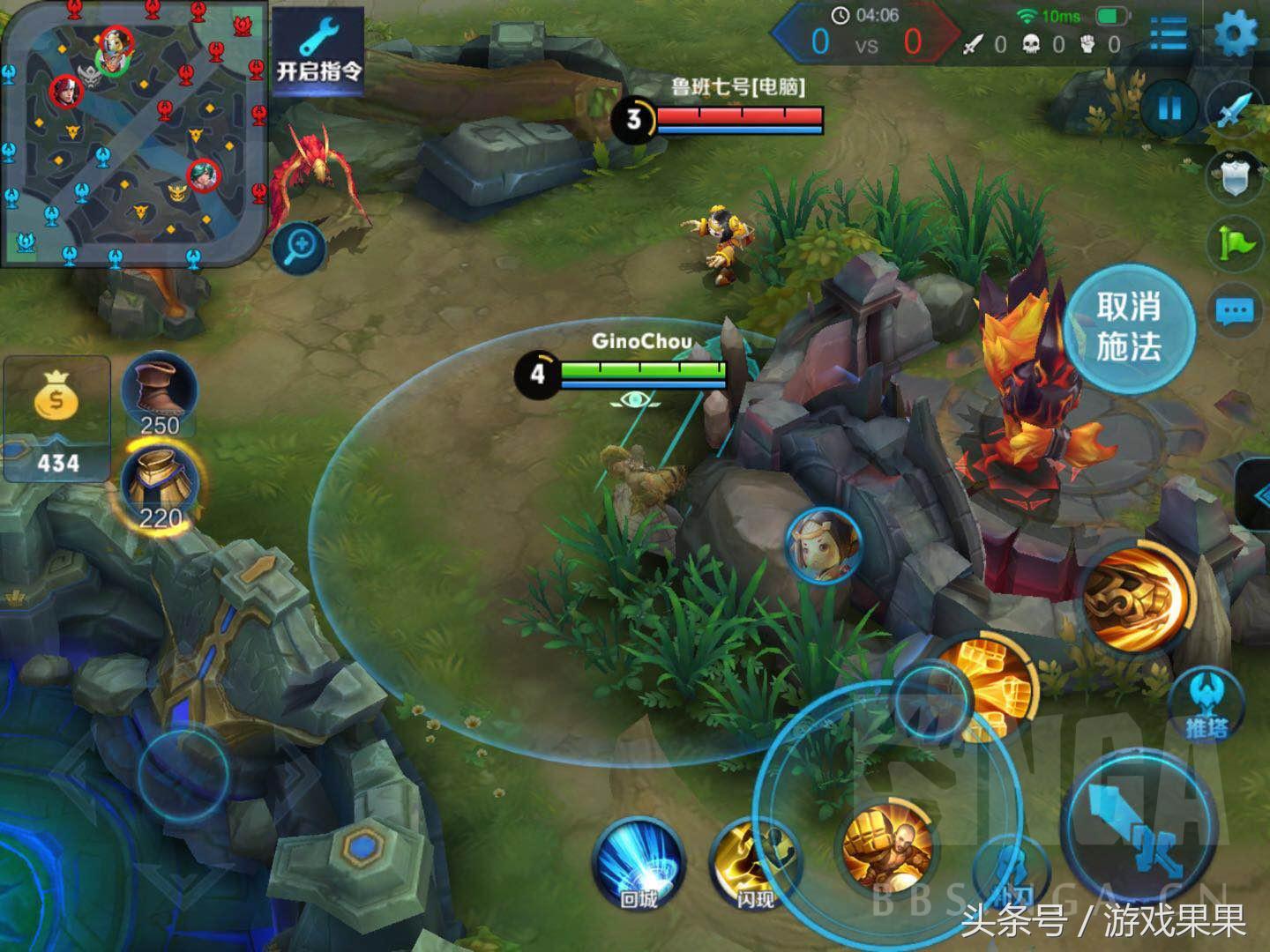Open the scoreboard list icon
The image size is (1270, 952).
pyautogui.click(x=1169, y=35)
